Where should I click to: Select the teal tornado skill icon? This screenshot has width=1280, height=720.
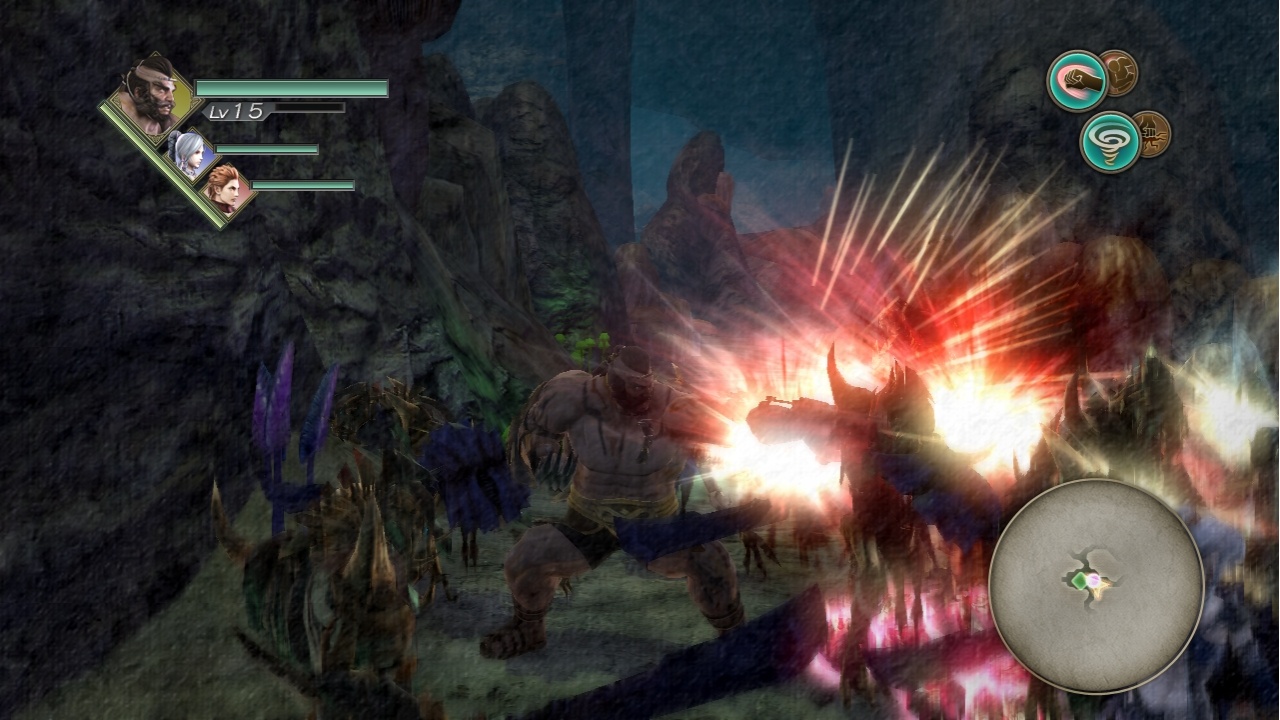click(1110, 140)
